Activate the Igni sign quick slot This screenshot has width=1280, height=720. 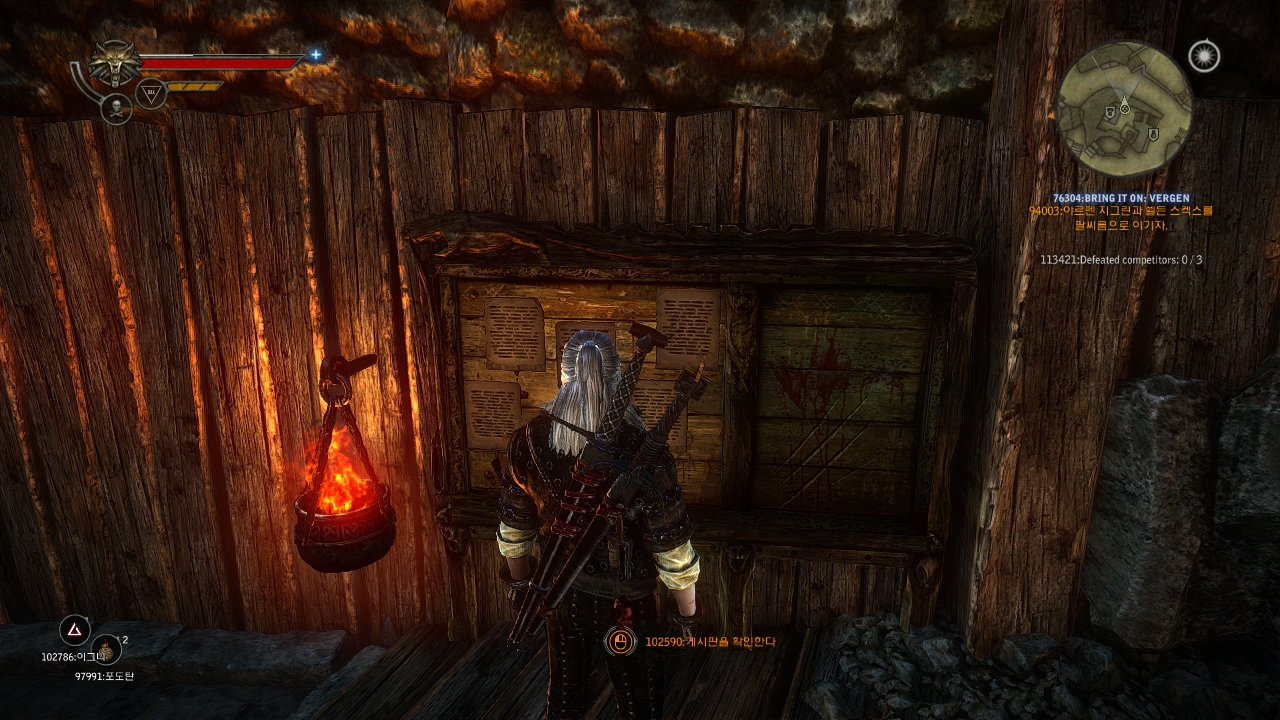[x=75, y=630]
